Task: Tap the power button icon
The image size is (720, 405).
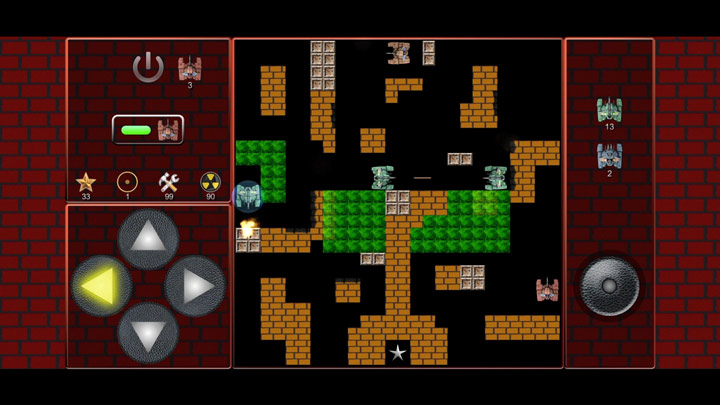Action: click(x=148, y=67)
